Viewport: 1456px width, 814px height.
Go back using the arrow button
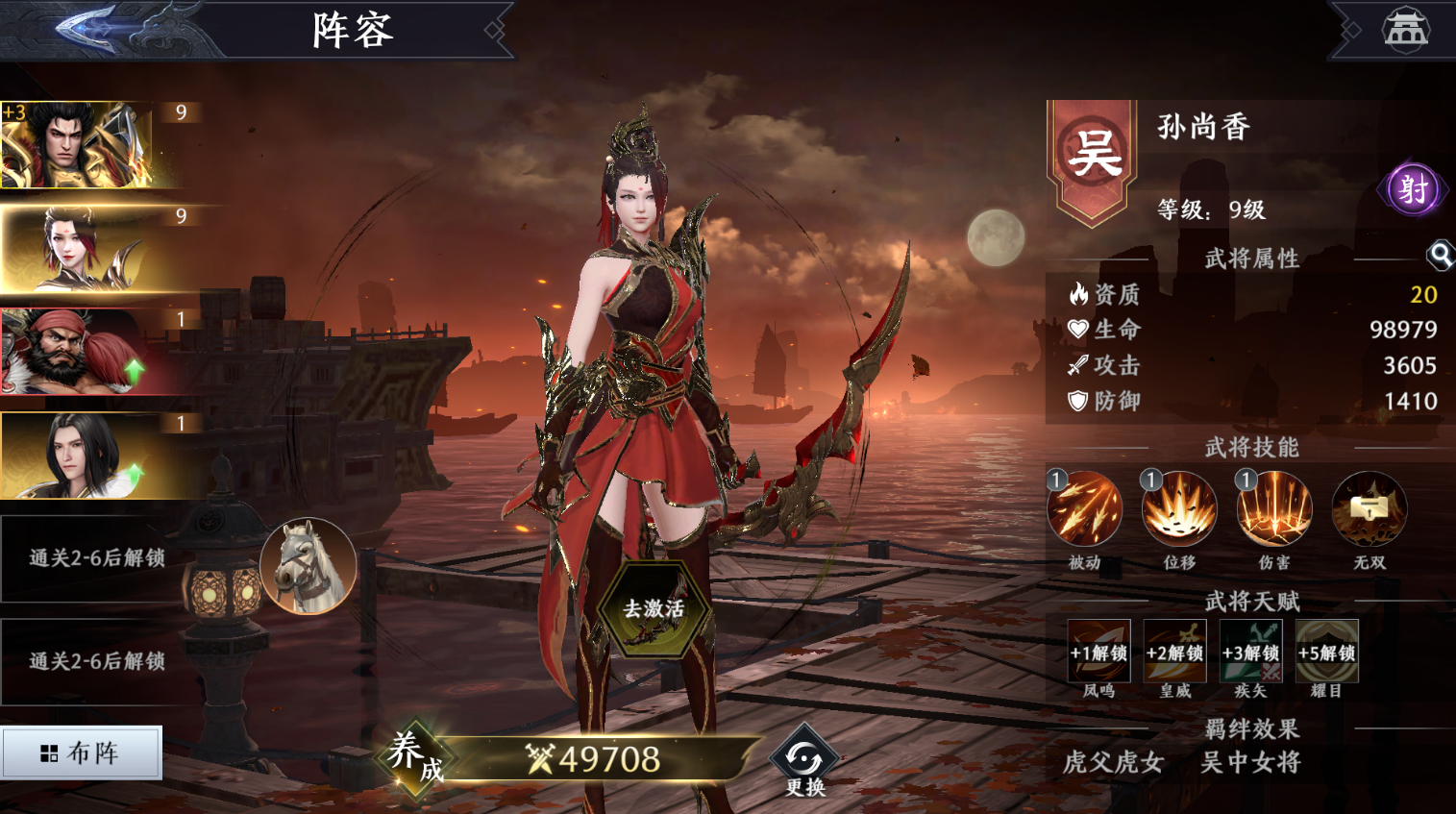pos(88,27)
